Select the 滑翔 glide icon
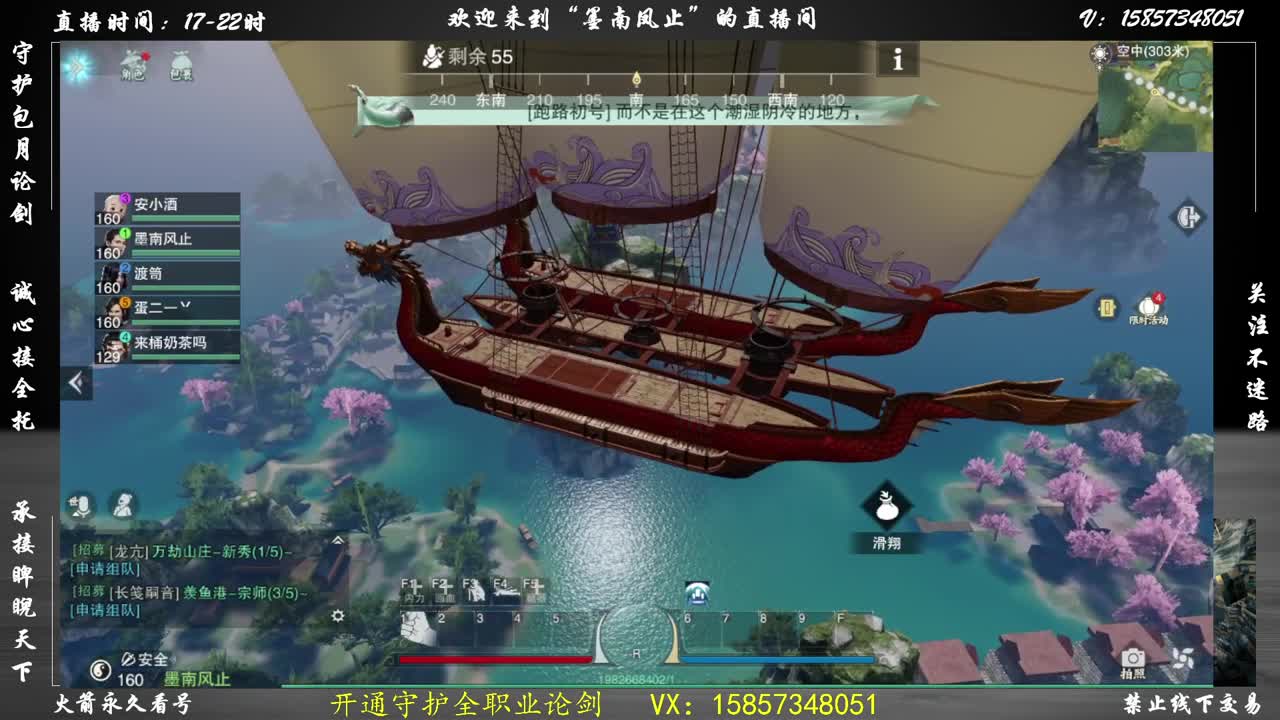This screenshot has width=1280, height=720. [888, 505]
